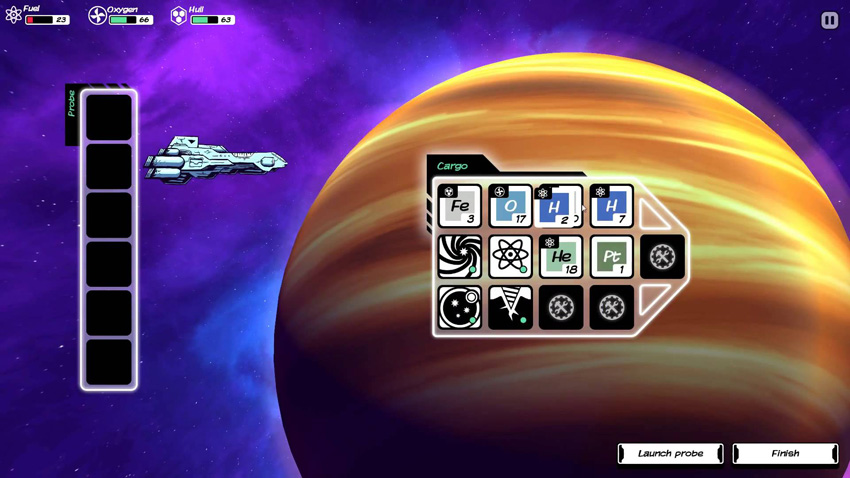The width and height of the screenshot is (850, 478).
Task: Pick the oxygen (O) cargo tile
Action: point(510,206)
